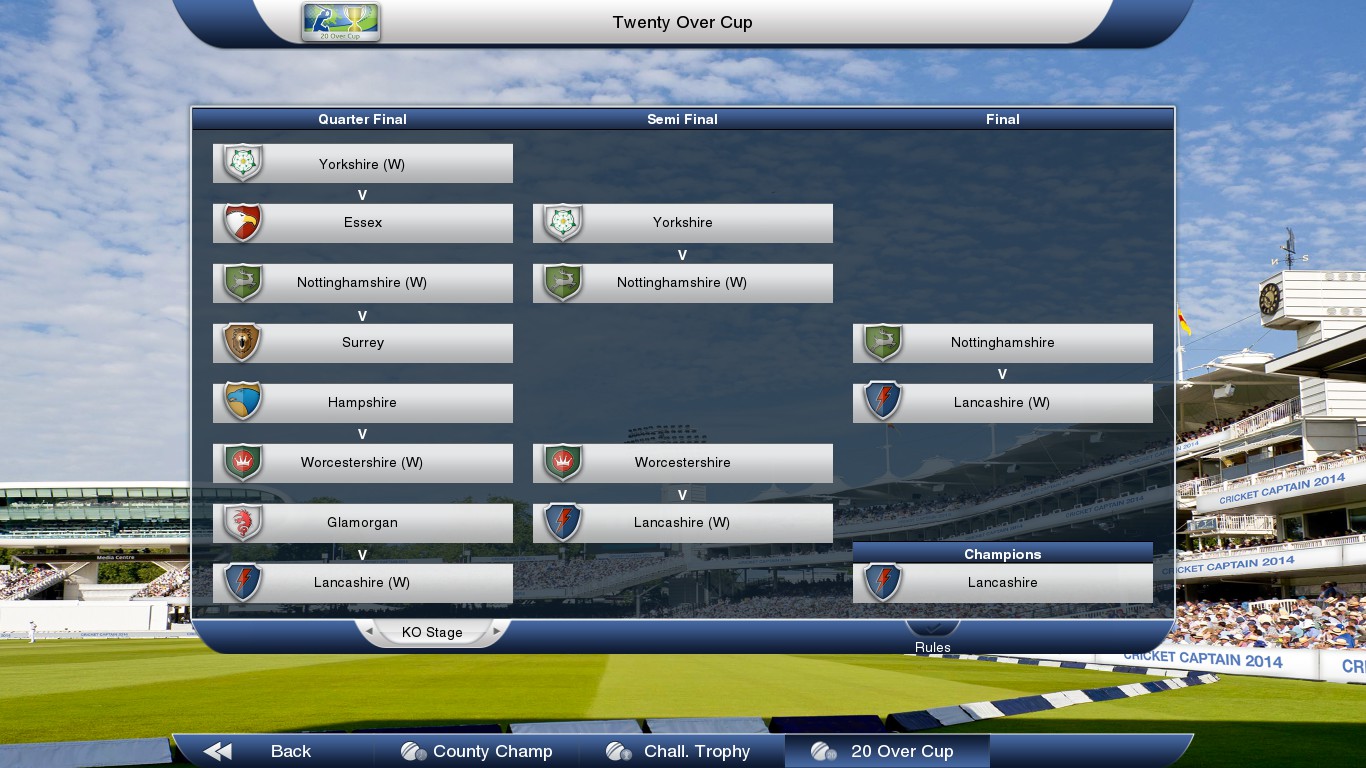This screenshot has height=768, width=1366.
Task: Select the Lancashire crest in the Champions row
Action: click(883, 582)
